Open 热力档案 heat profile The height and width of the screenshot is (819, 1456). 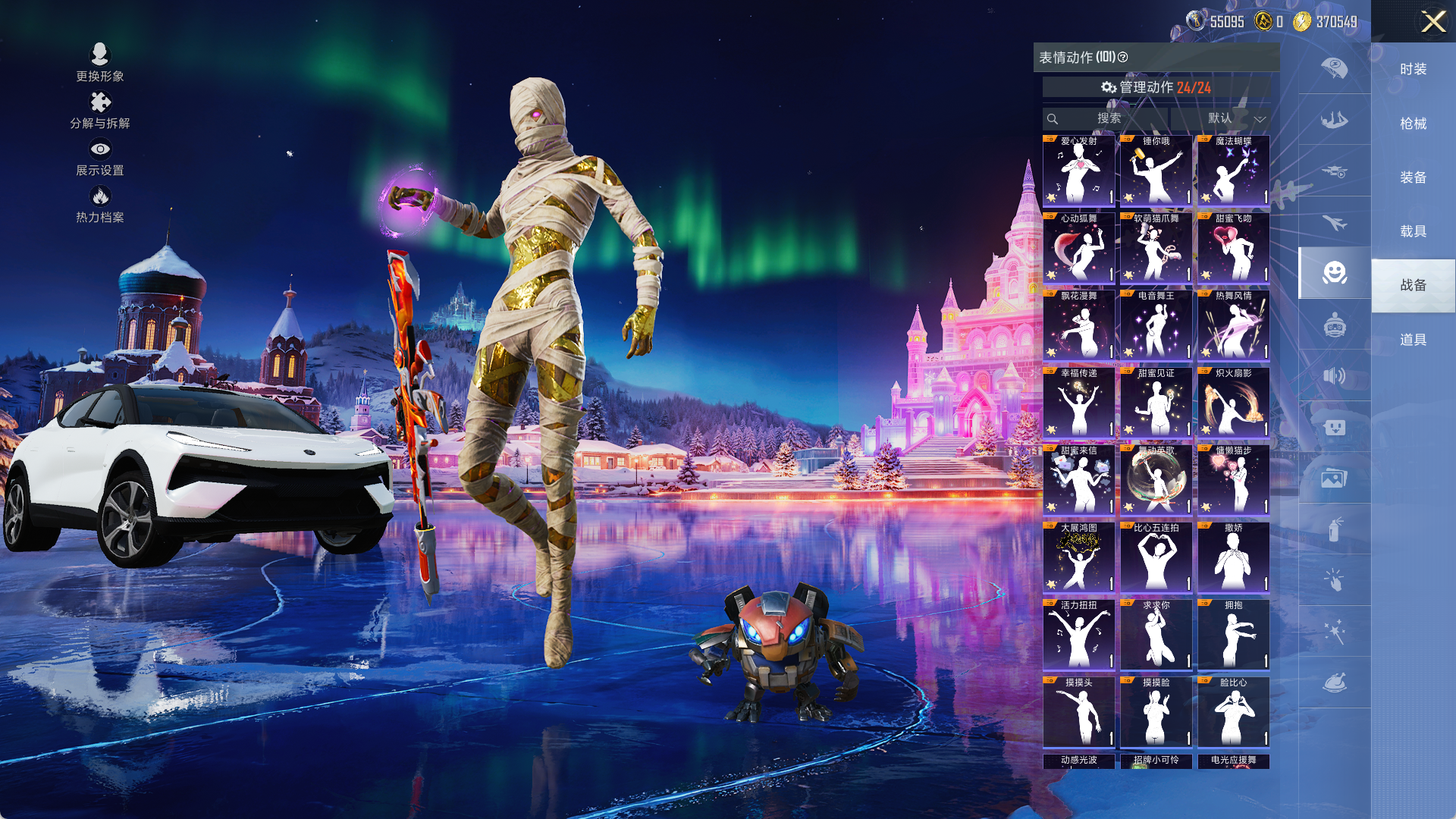(100, 204)
